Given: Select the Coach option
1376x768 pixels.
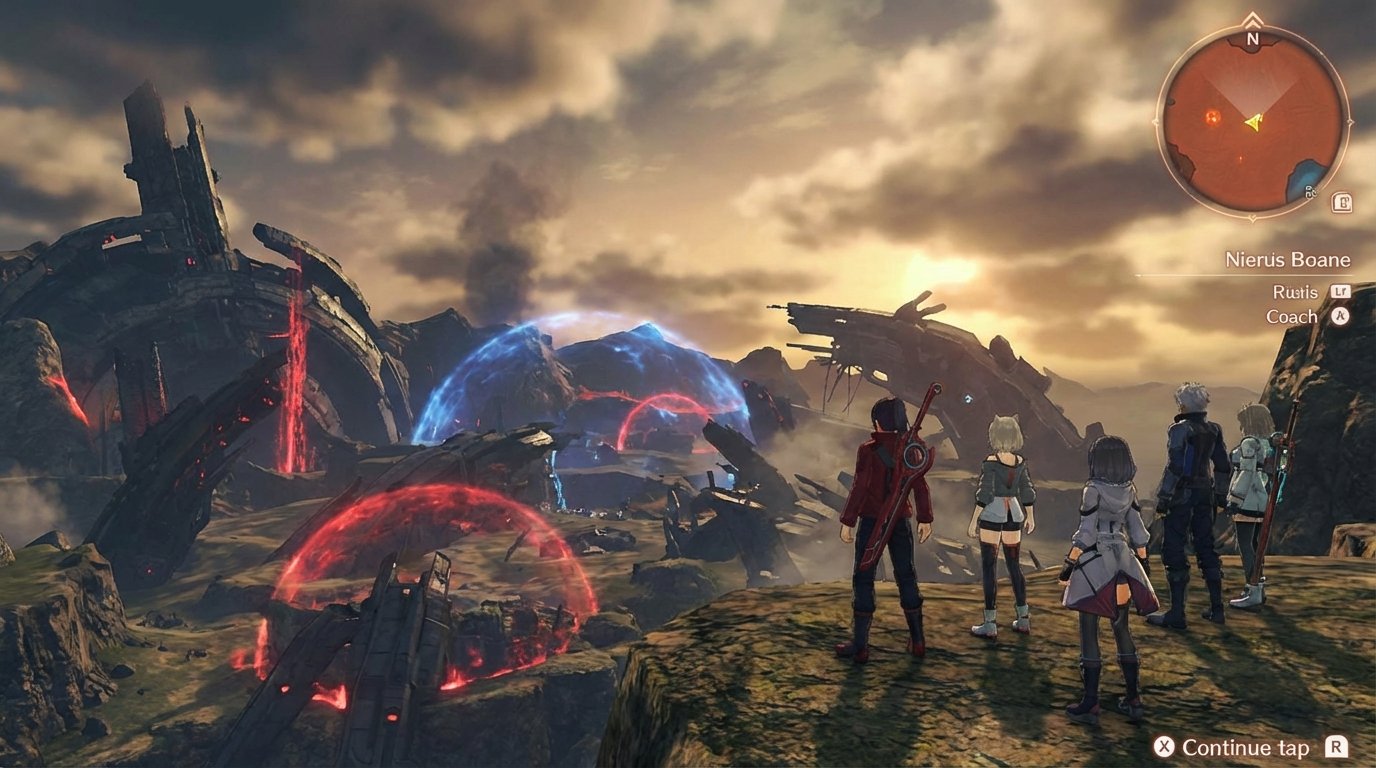Looking at the screenshot, I should point(1293,316).
